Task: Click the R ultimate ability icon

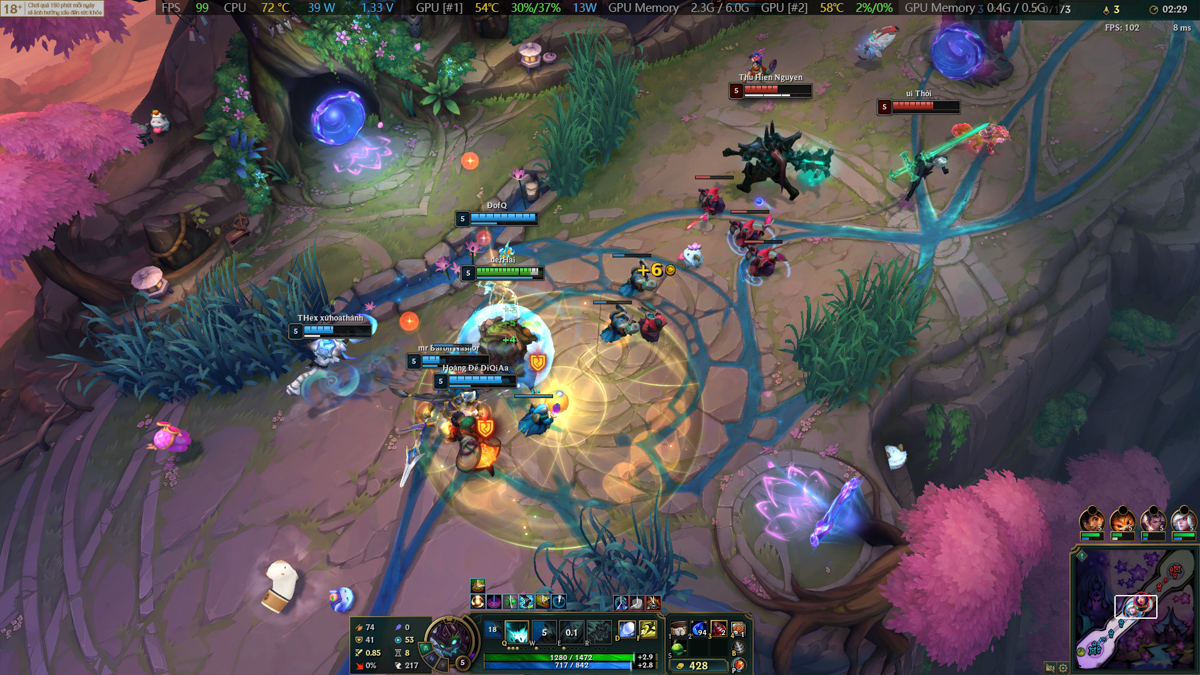Action: (x=598, y=632)
